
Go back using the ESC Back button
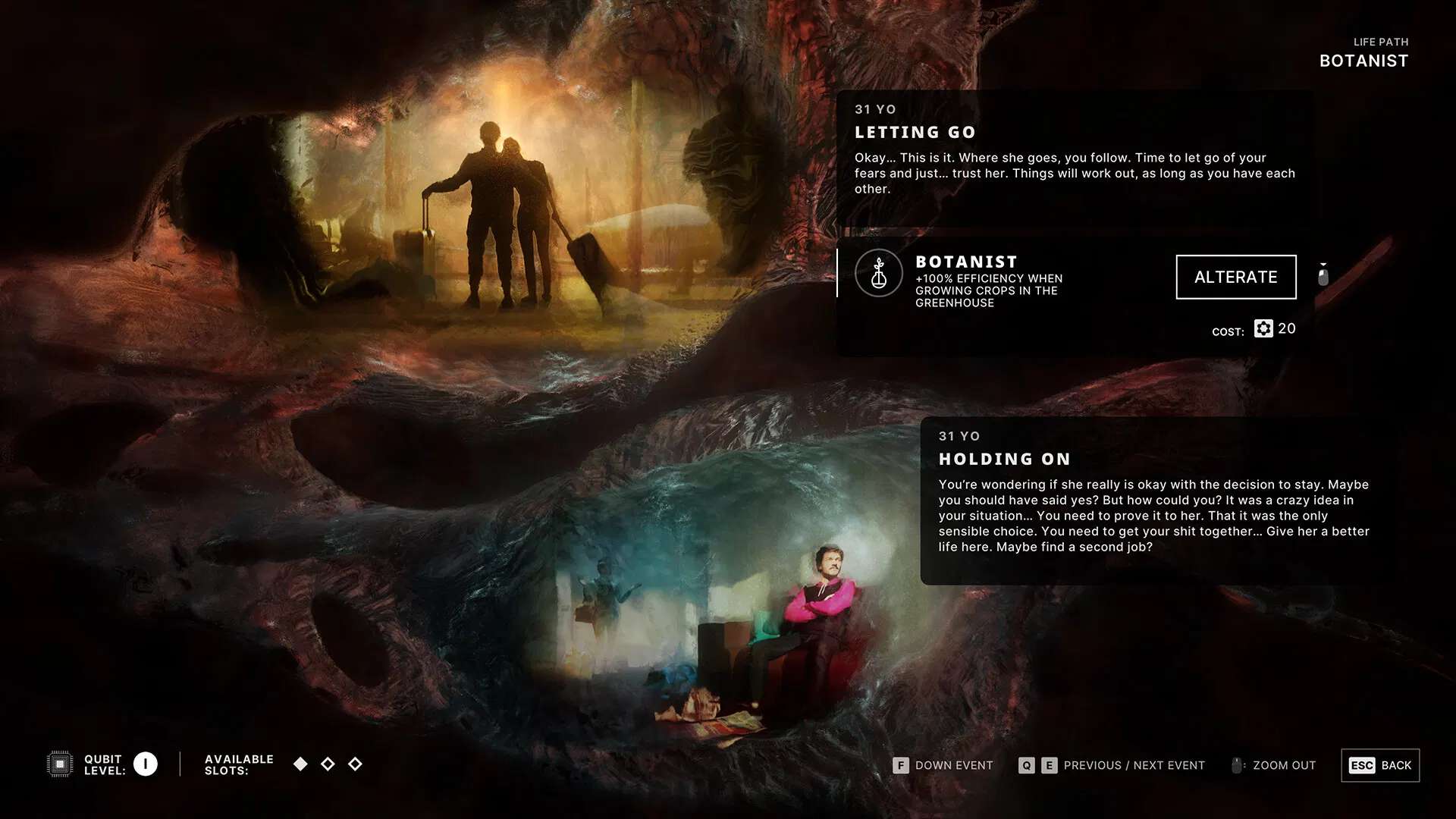[1379, 765]
